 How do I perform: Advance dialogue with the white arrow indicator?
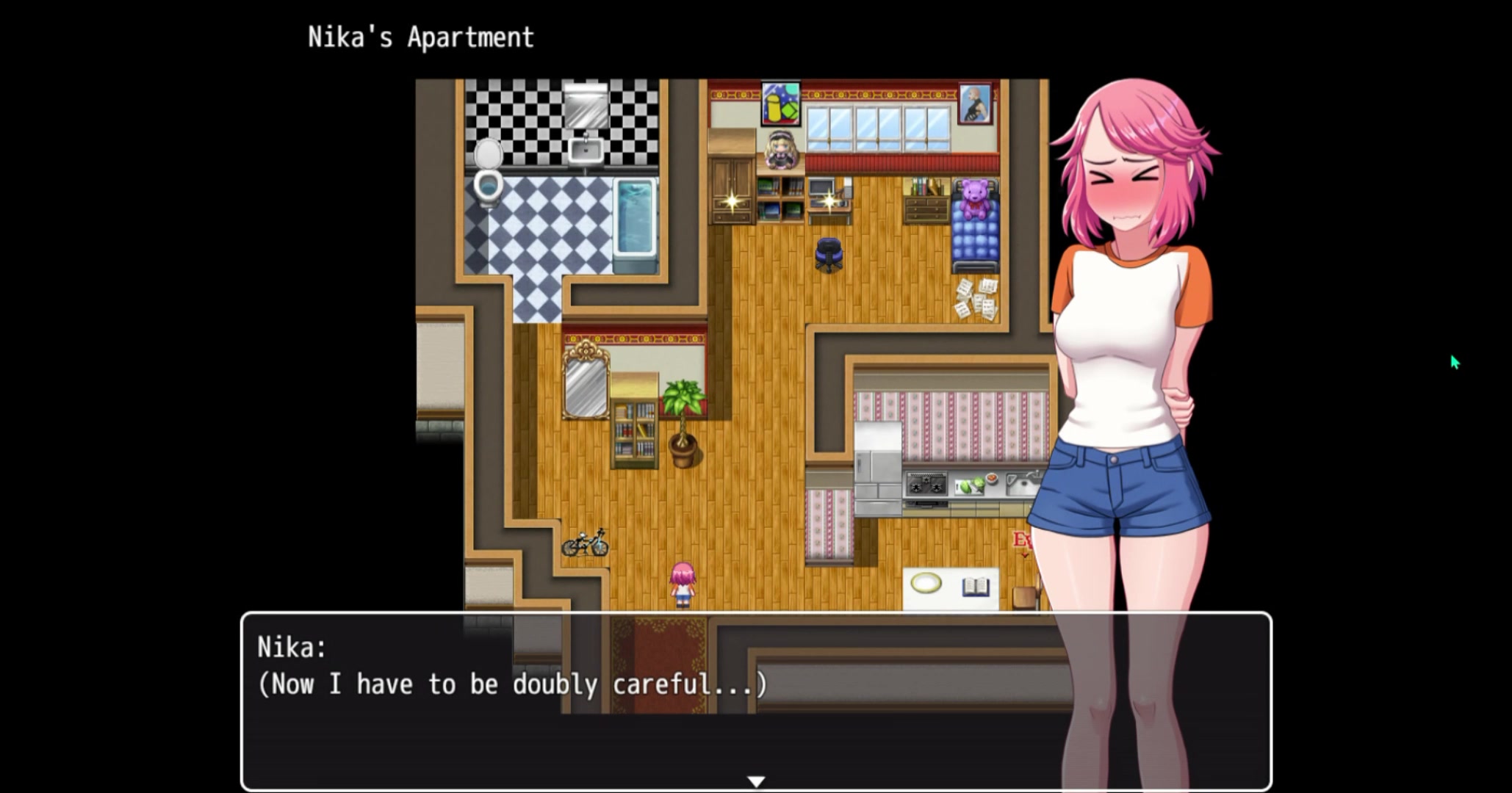click(x=756, y=781)
